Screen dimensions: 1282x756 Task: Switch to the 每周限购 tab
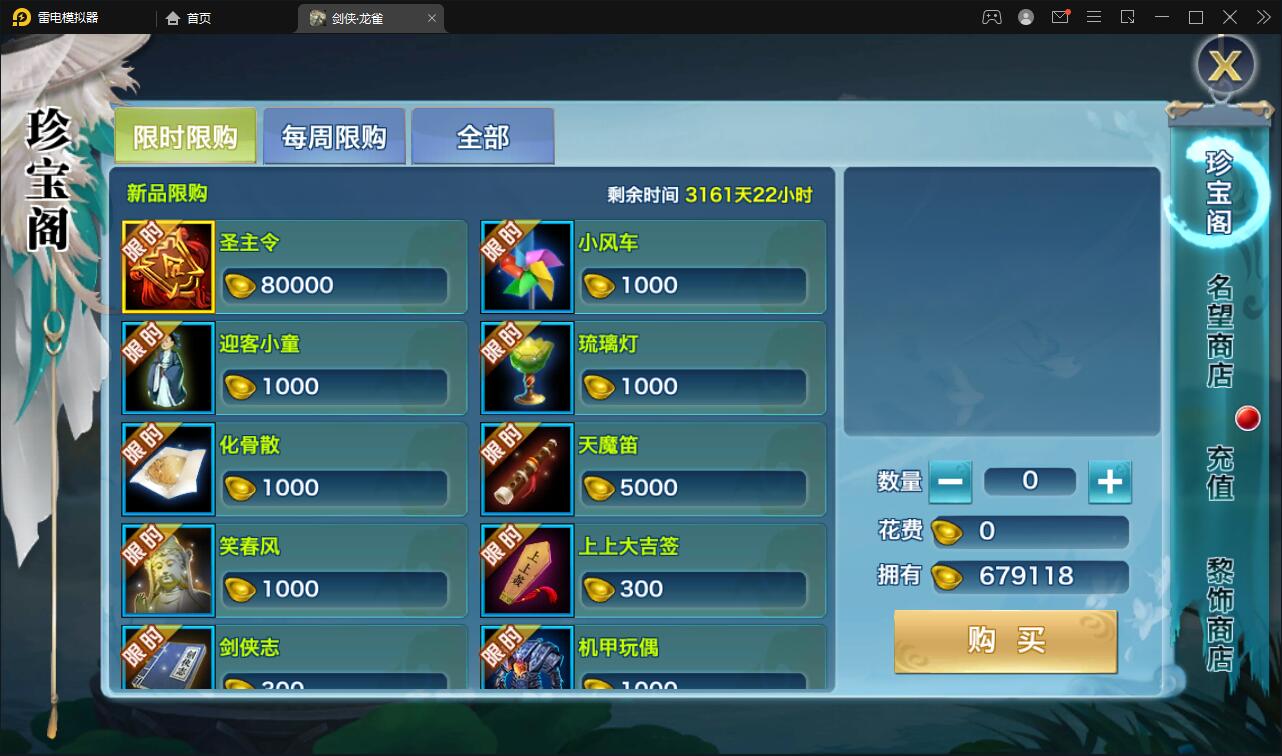click(x=333, y=135)
